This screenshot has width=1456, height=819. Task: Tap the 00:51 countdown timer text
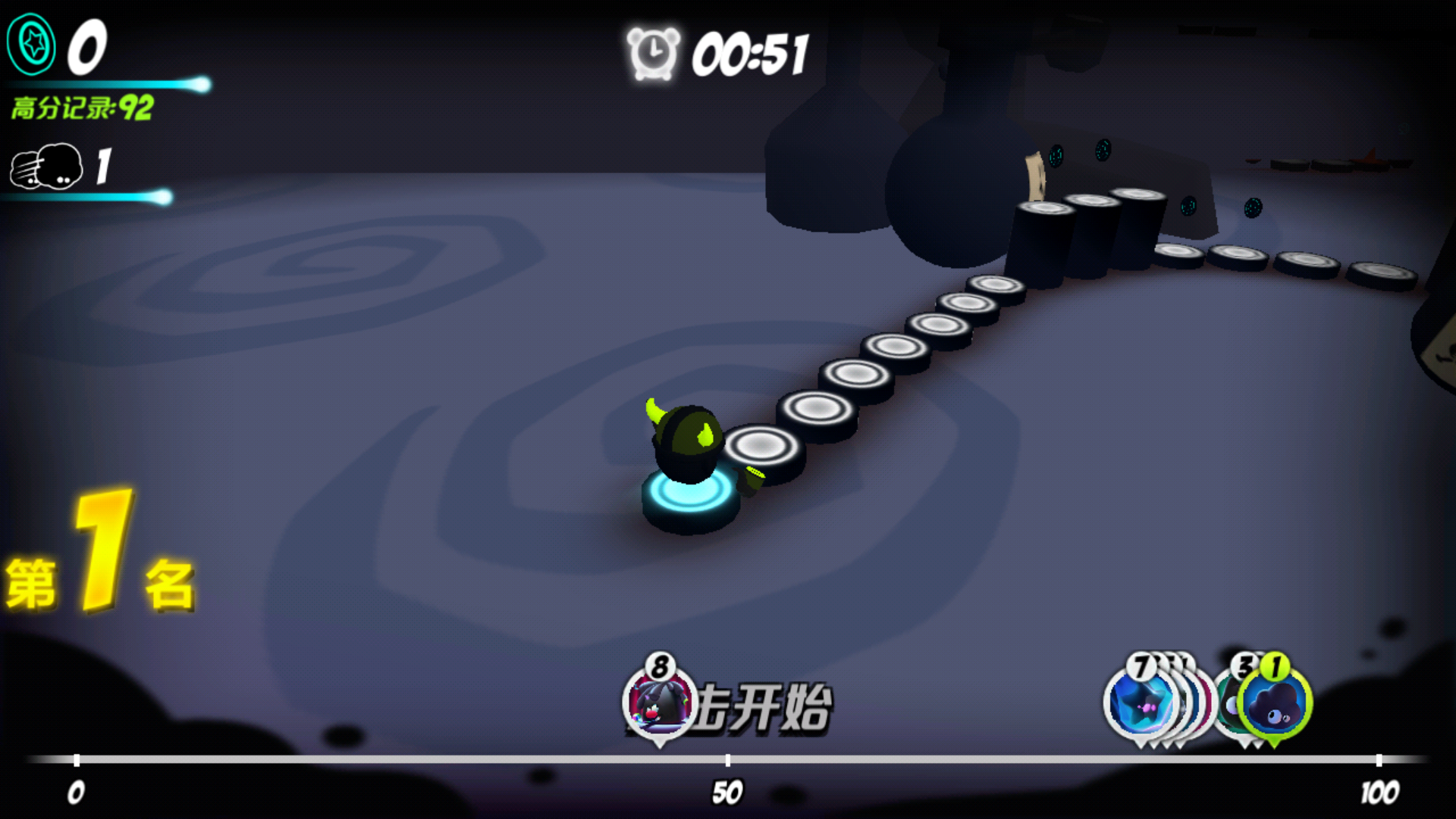tap(751, 55)
